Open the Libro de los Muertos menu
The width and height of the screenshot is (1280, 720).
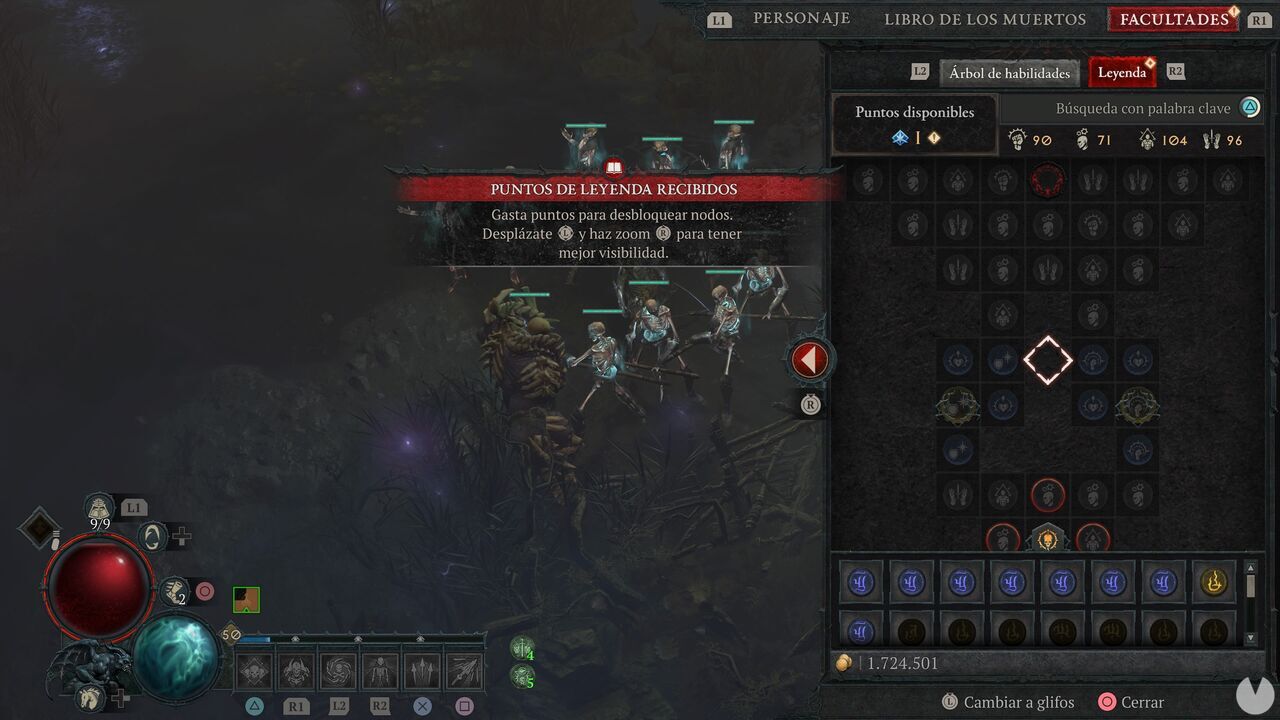[x=984, y=18]
